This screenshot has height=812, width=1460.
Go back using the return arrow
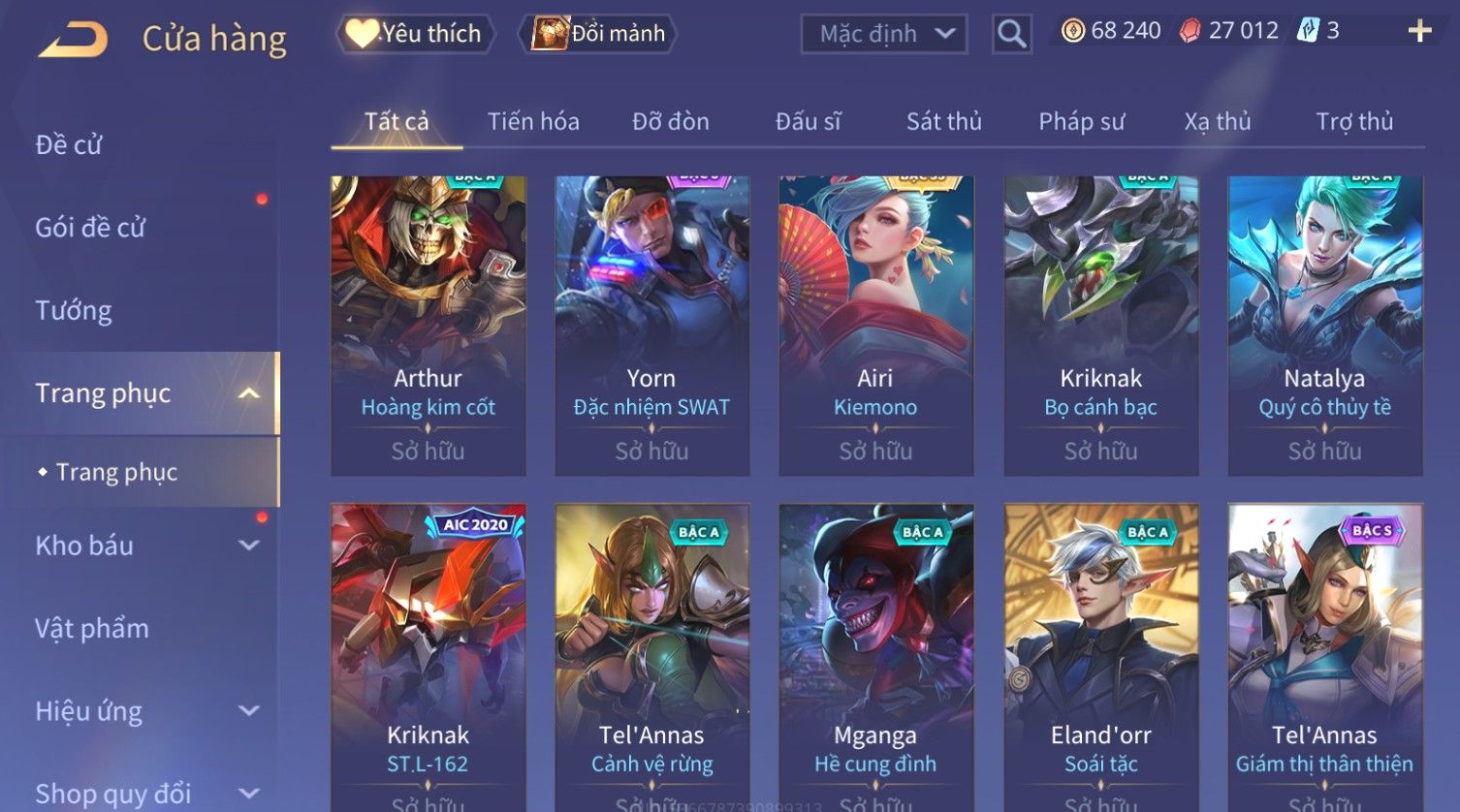[x=73, y=40]
